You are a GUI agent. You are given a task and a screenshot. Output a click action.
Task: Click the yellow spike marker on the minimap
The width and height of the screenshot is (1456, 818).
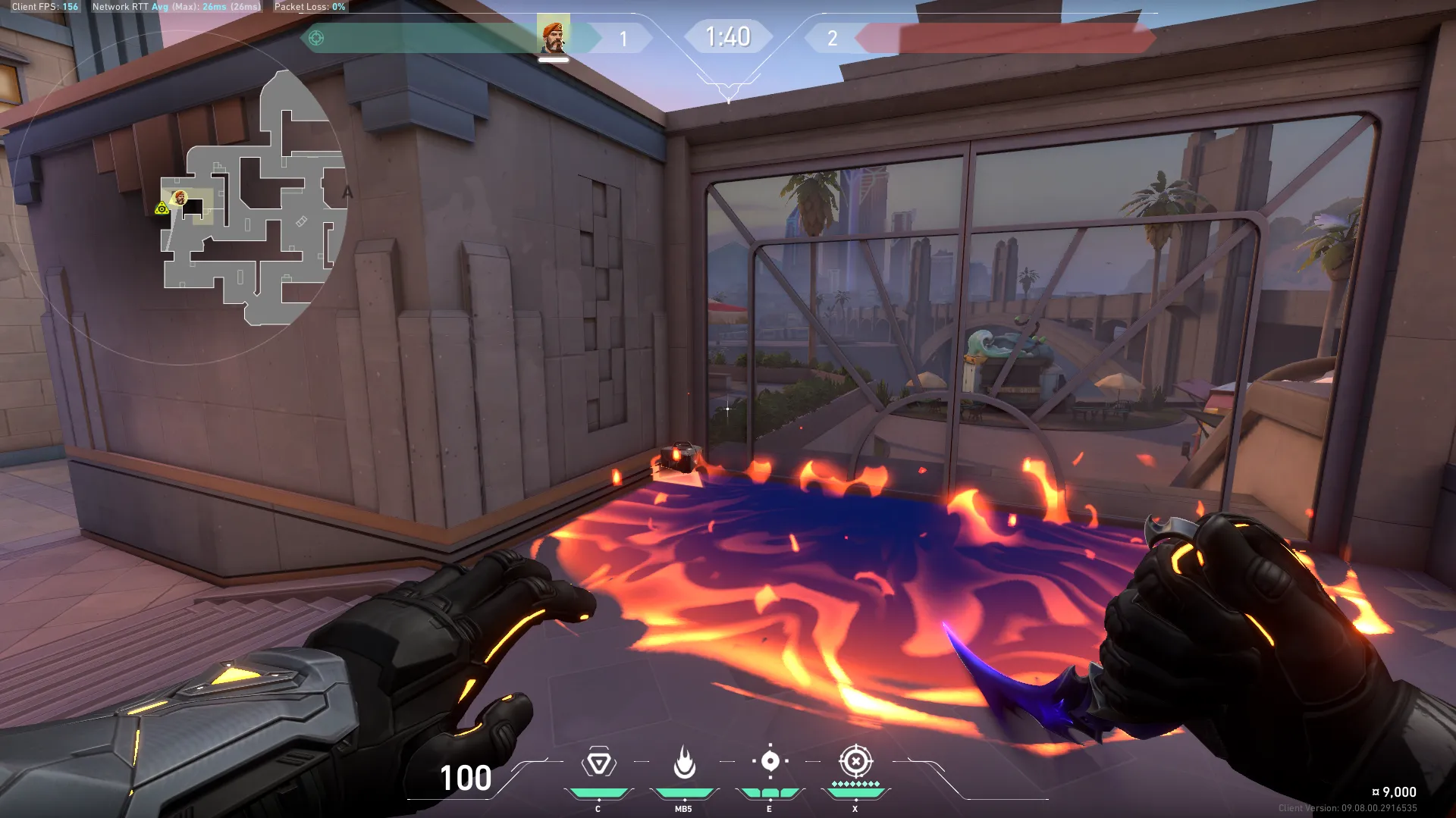(x=162, y=208)
